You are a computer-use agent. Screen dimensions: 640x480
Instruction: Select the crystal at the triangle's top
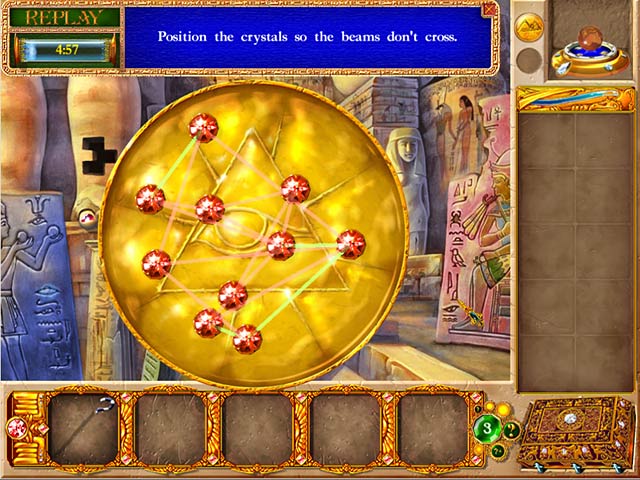203,127
